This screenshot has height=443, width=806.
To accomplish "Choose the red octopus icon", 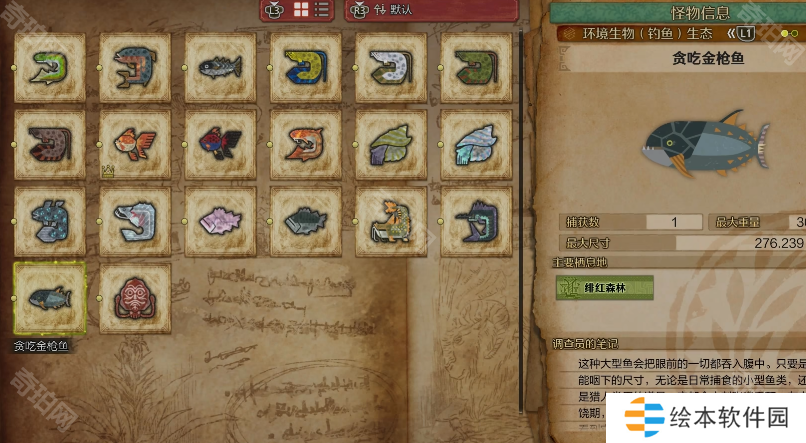I will 135,298.
